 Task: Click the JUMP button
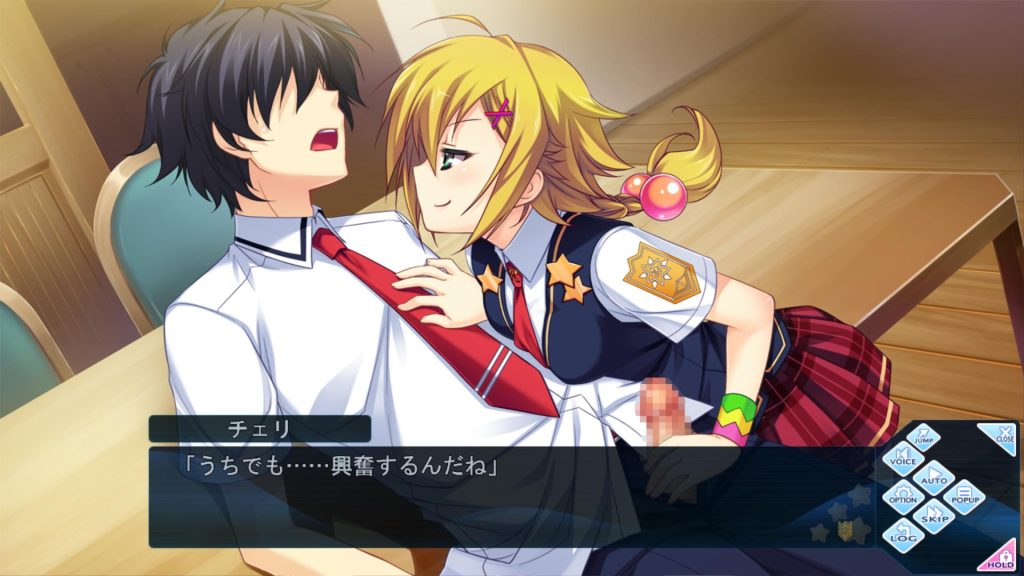click(x=925, y=437)
